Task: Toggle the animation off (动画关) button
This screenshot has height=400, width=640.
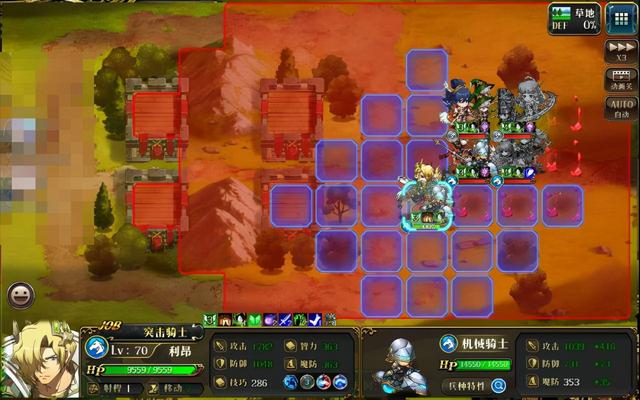Action: click(620, 79)
